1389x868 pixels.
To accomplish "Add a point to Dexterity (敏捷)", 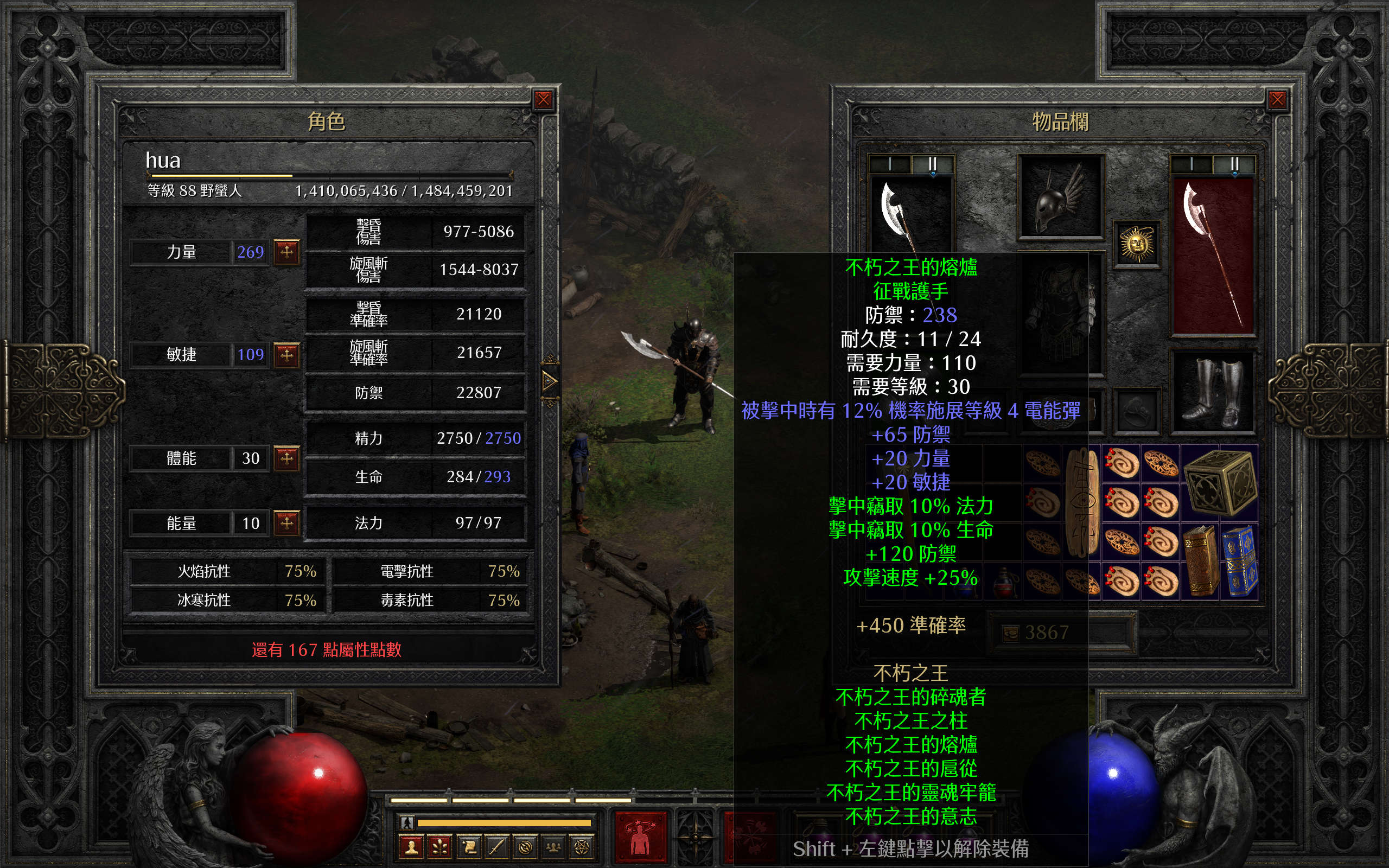I will pos(286,354).
